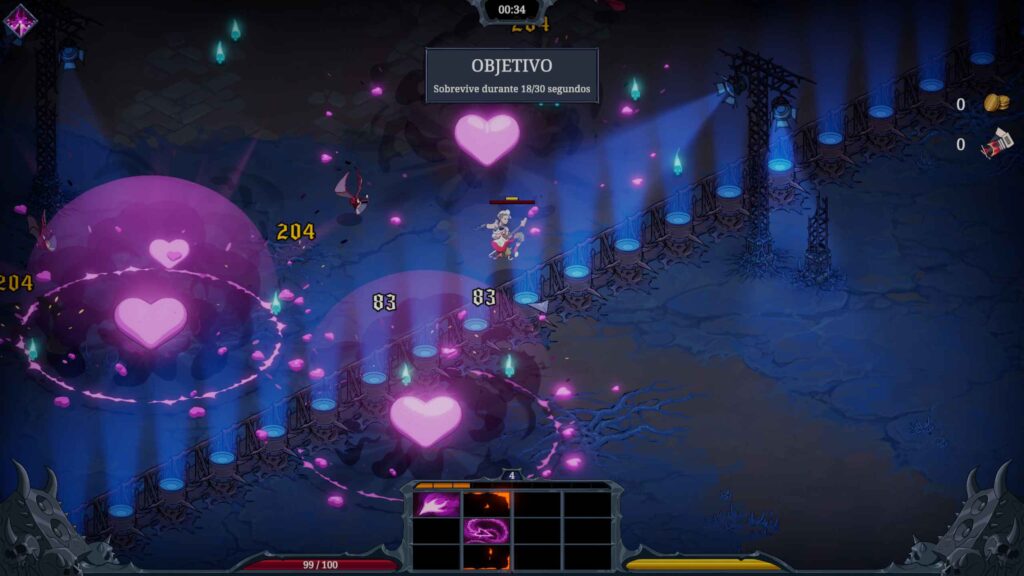Image resolution: width=1024 pixels, height=576 pixels.
Task: Select the purple flame ability slot
Action: (437, 505)
